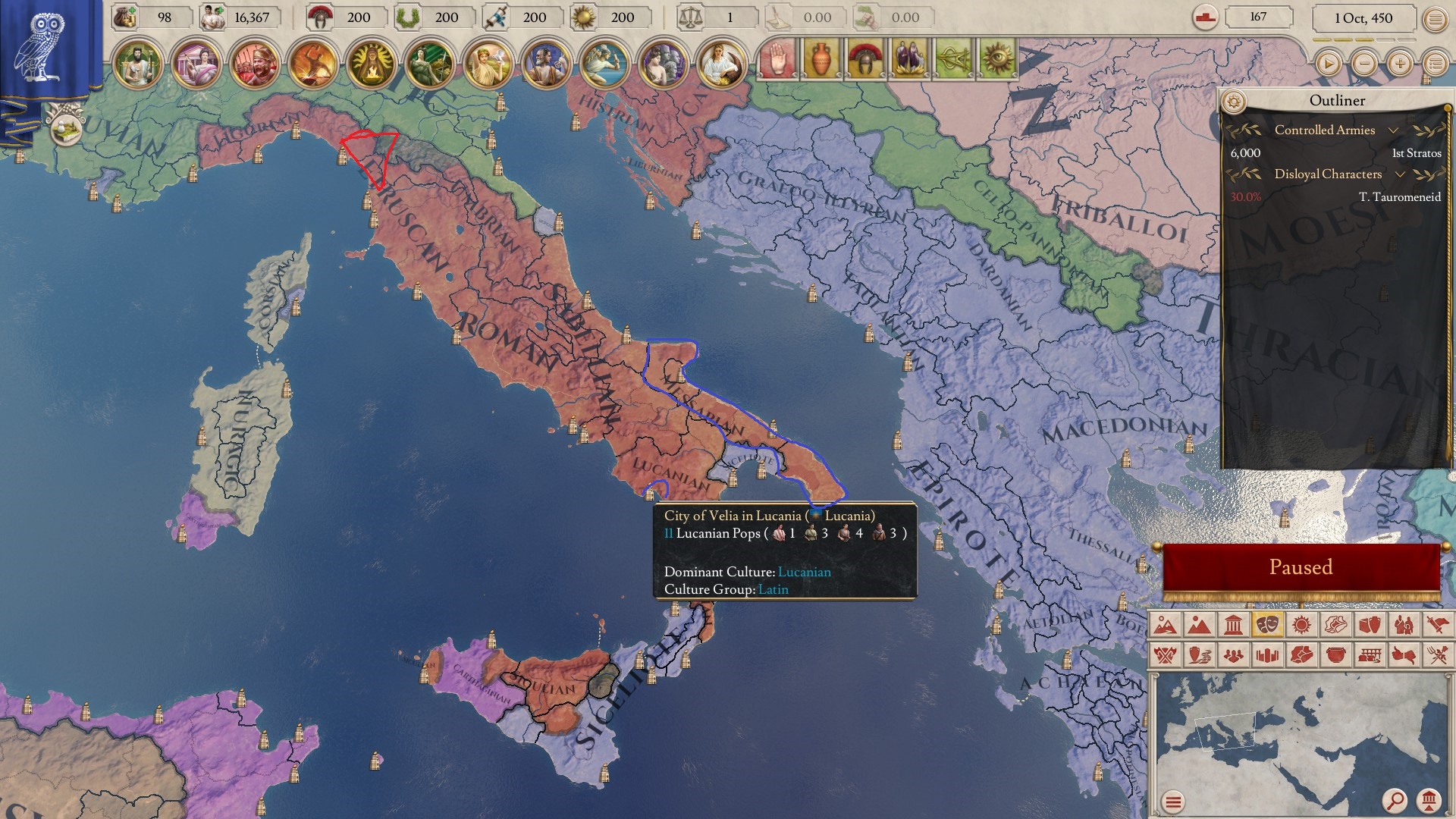The height and width of the screenshot is (819, 1456).
Task: Open the Outliner settings gear
Action: click(1235, 100)
